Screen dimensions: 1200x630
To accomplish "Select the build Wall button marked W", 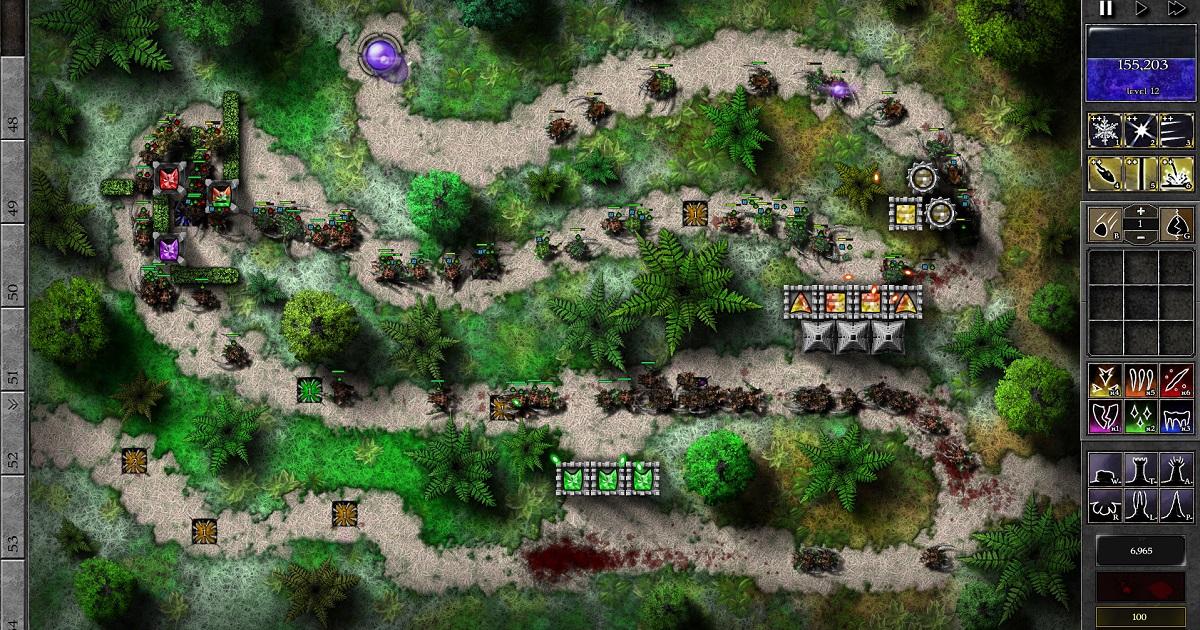I will tap(1105, 468).
